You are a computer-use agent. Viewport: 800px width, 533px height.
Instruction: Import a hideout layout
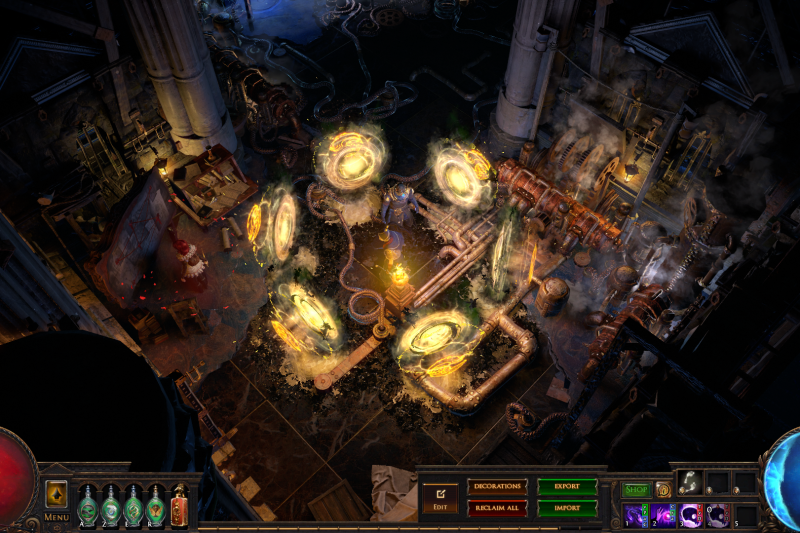pyautogui.click(x=566, y=508)
